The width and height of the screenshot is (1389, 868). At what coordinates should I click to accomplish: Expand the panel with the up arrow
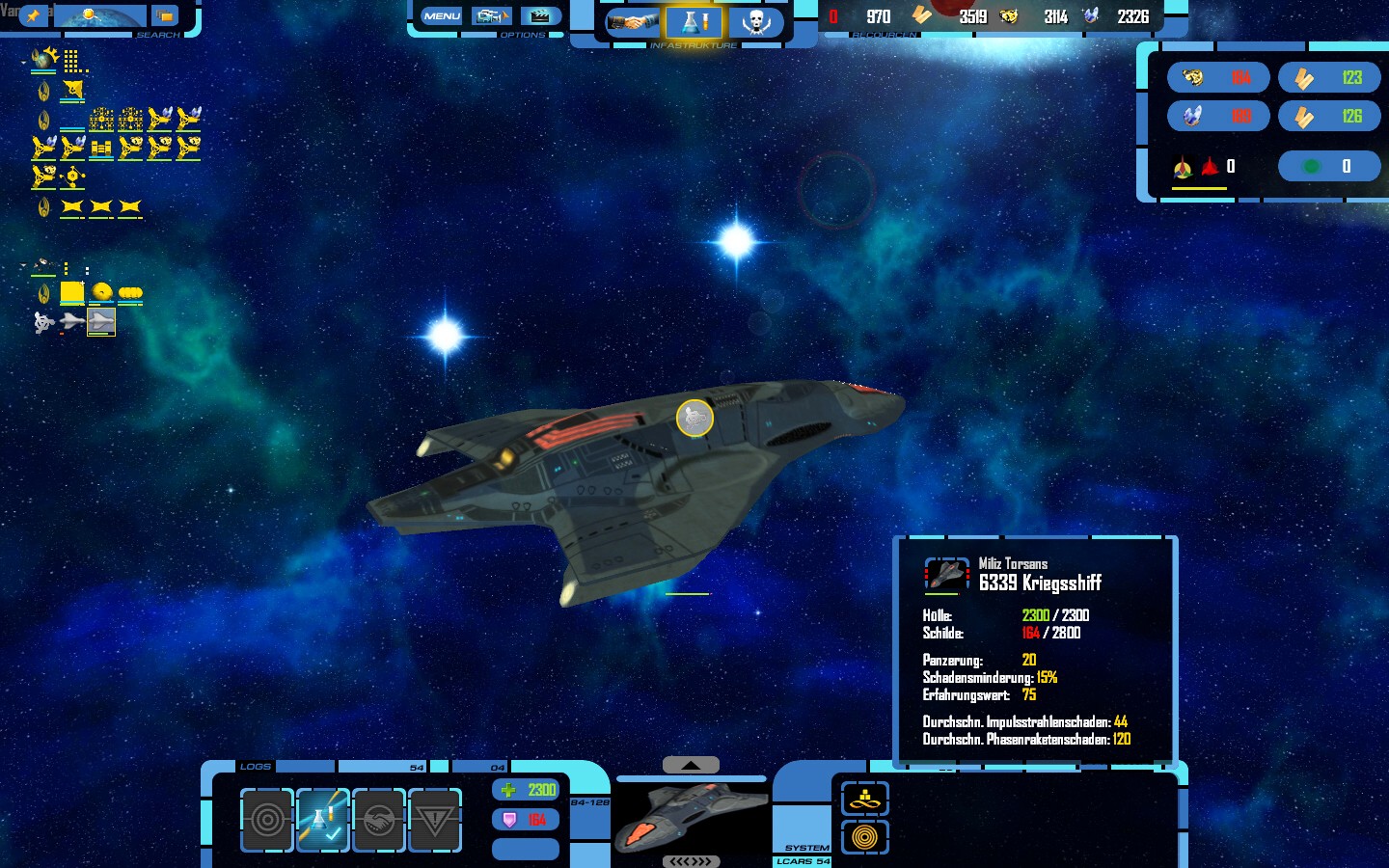(x=691, y=765)
